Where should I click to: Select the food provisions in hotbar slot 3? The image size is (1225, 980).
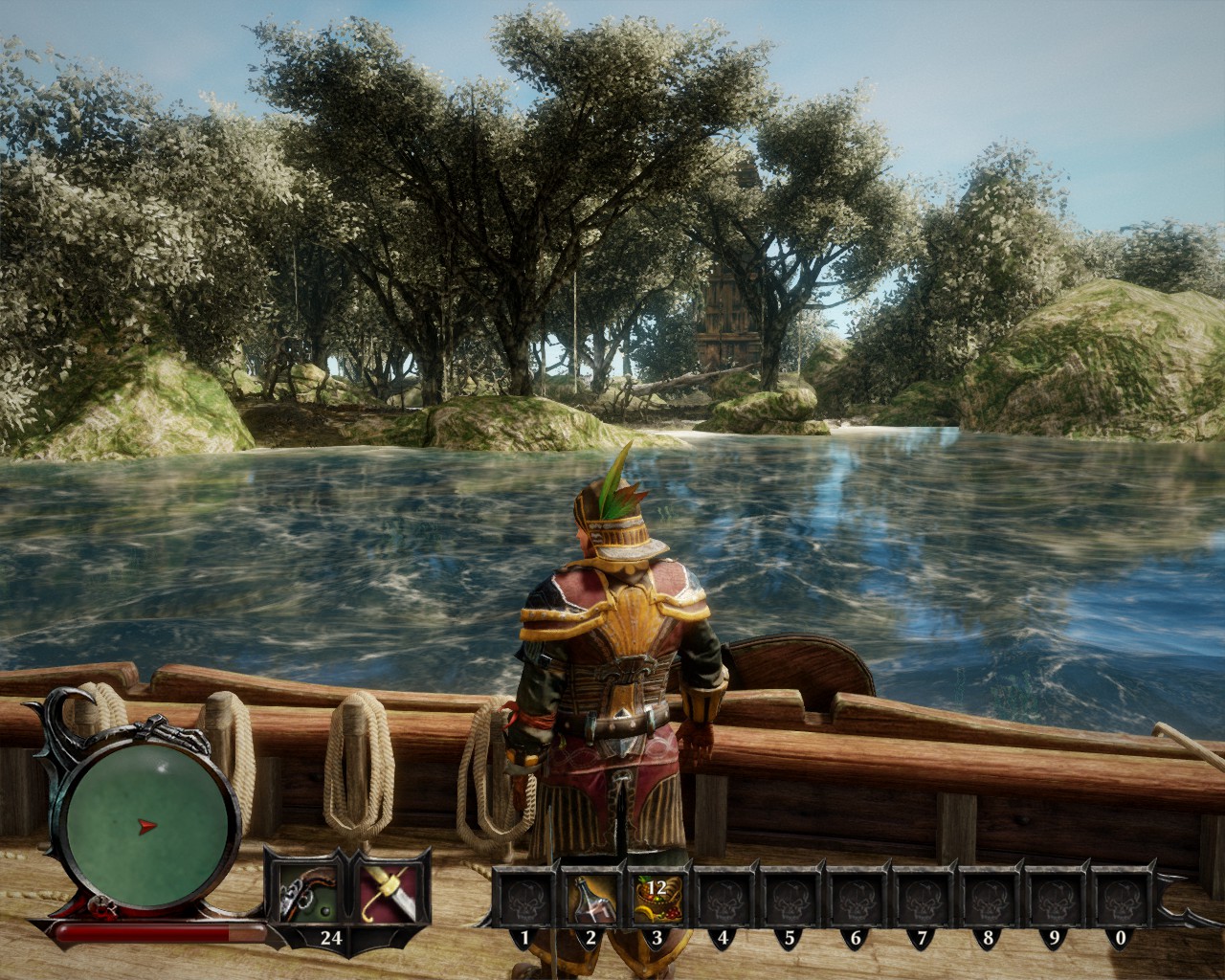[657, 899]
